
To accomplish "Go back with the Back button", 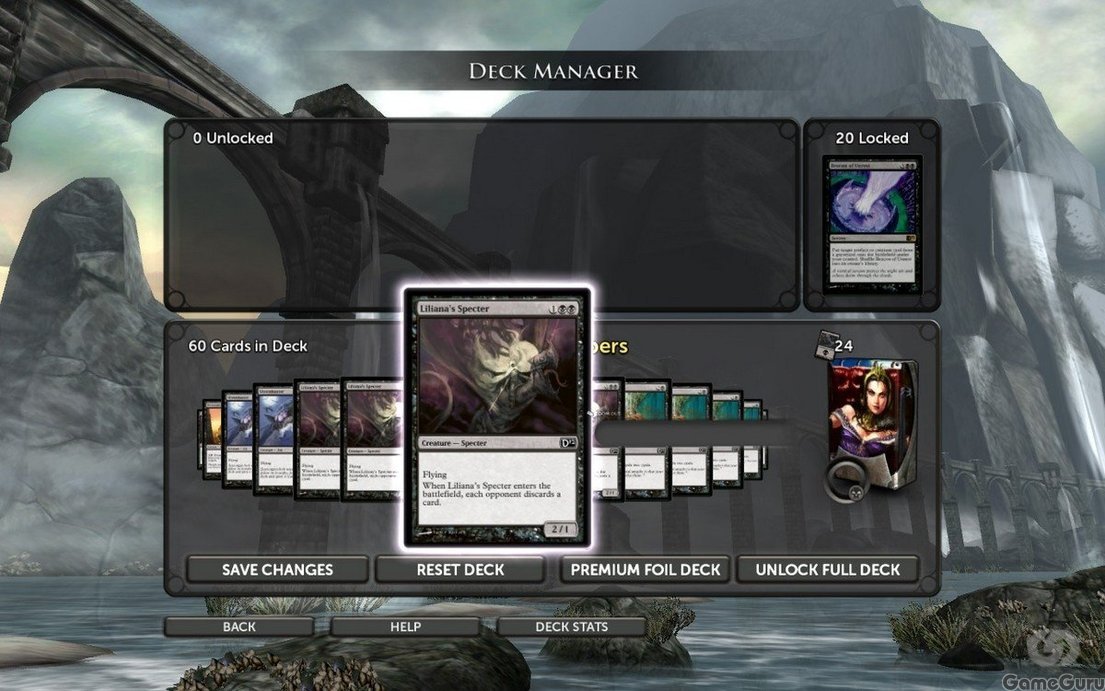I will pyautogui.click(x=239, y=627).
